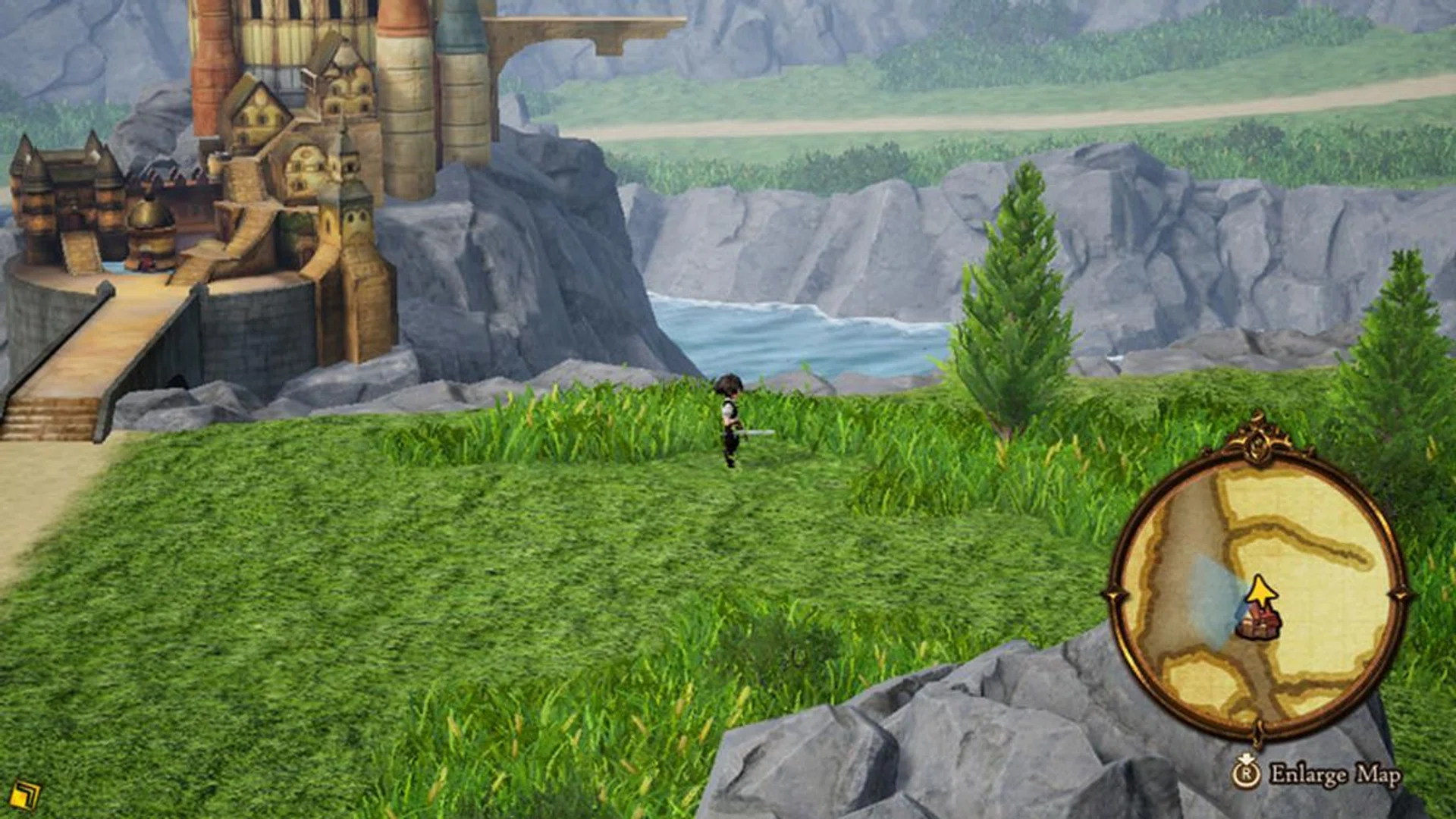Select the town marker on the minimap
This screenshot has height=819, width=1456.
1259,625
